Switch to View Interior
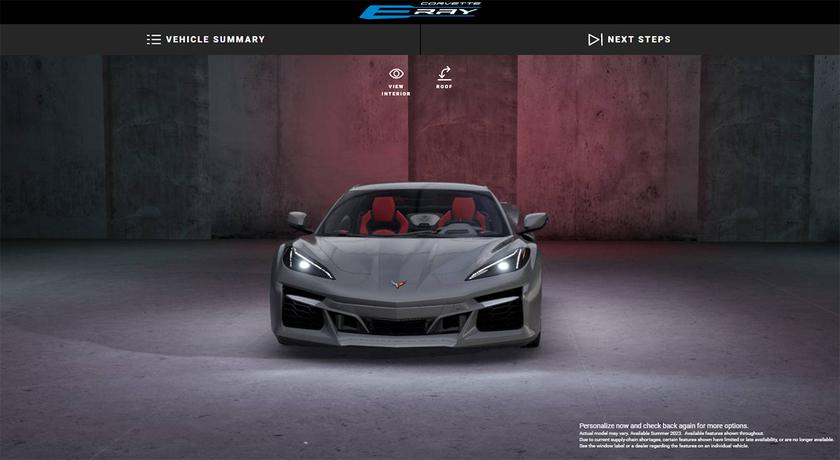Image resolution: width=840 pixels, height=460 pixels. tap(396, 79)
